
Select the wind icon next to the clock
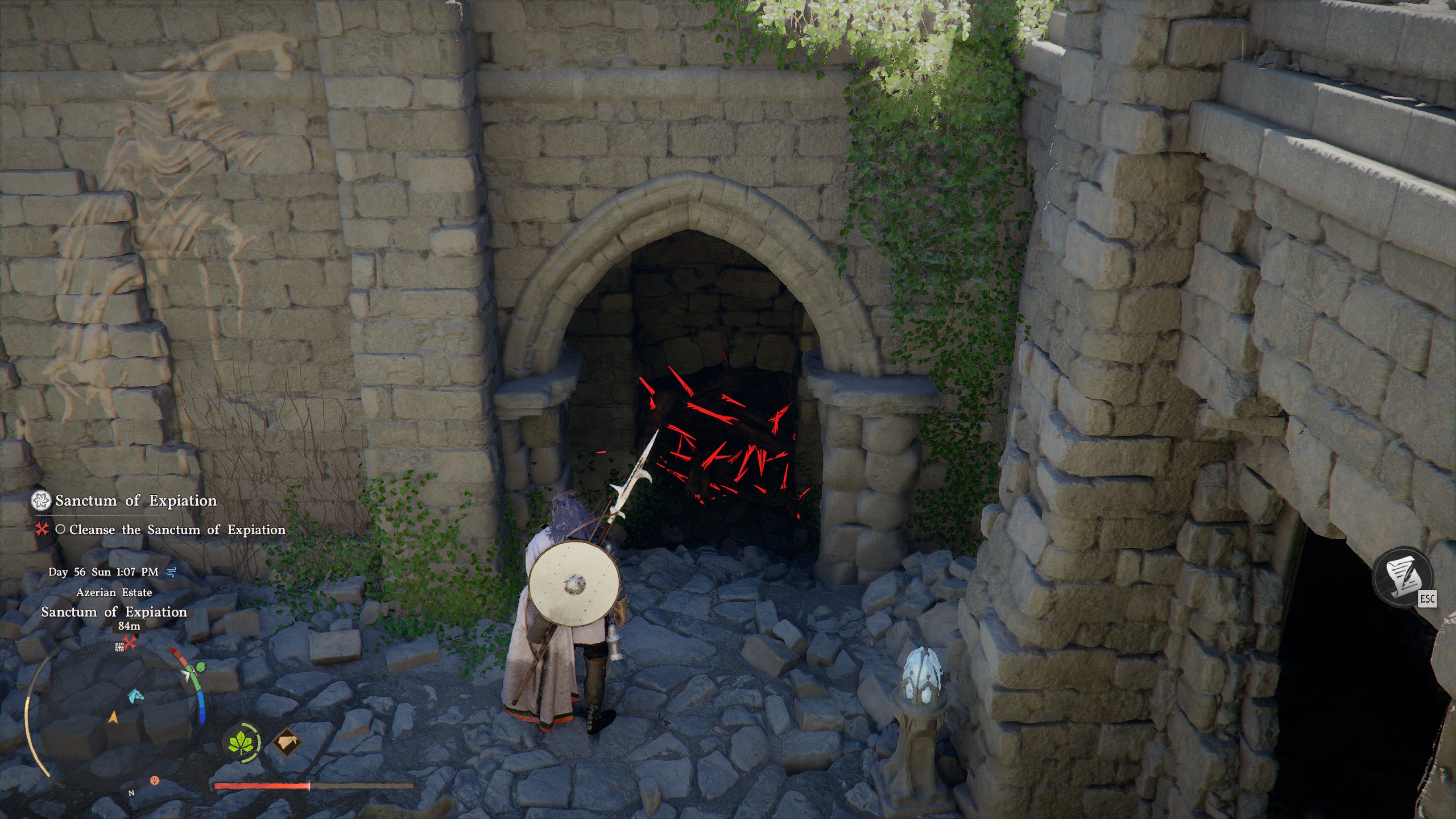pyautogui.click(x=171, y=572)
